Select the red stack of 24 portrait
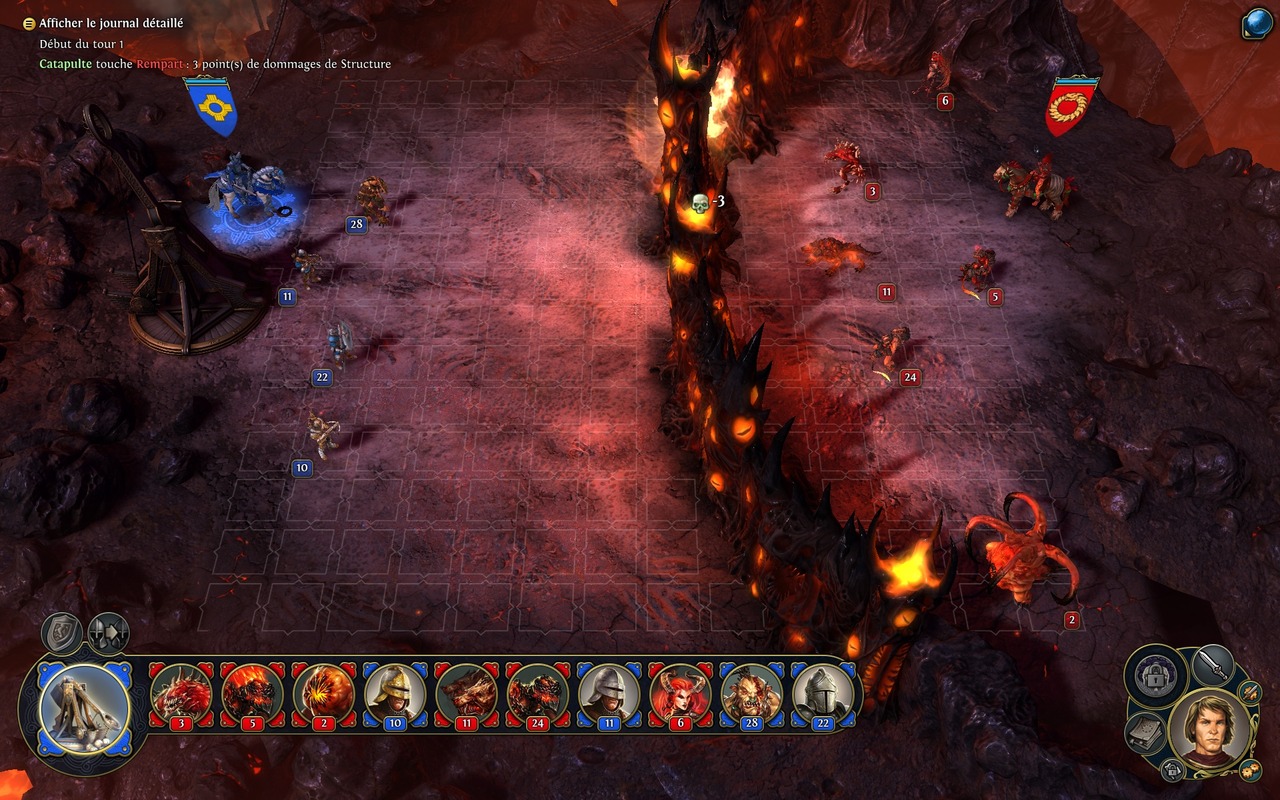Image resolution: width=1280 pixels, height=800 pixels. coord(537,694)
